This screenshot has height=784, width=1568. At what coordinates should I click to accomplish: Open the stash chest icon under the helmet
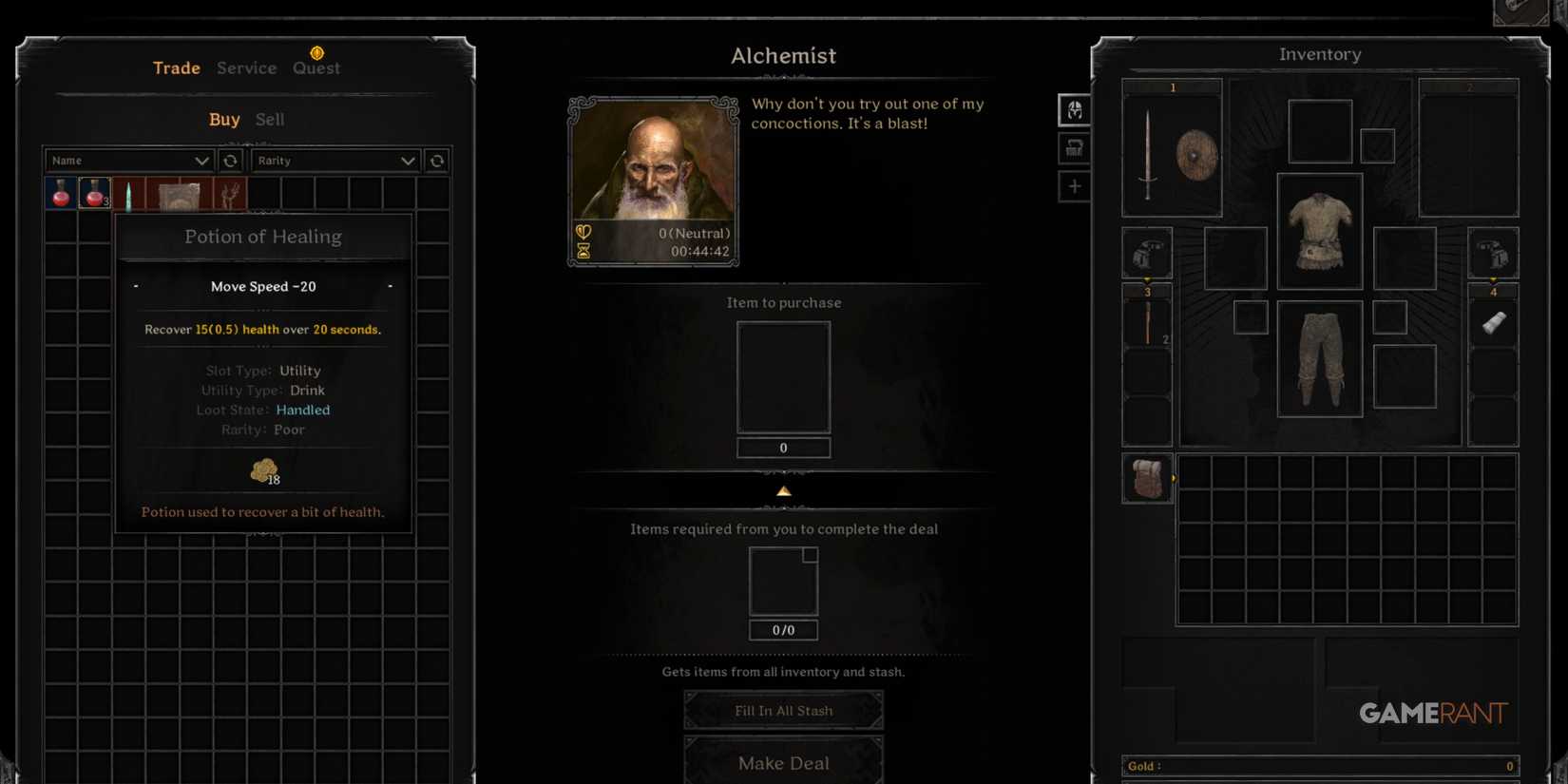click(1074, 148)
